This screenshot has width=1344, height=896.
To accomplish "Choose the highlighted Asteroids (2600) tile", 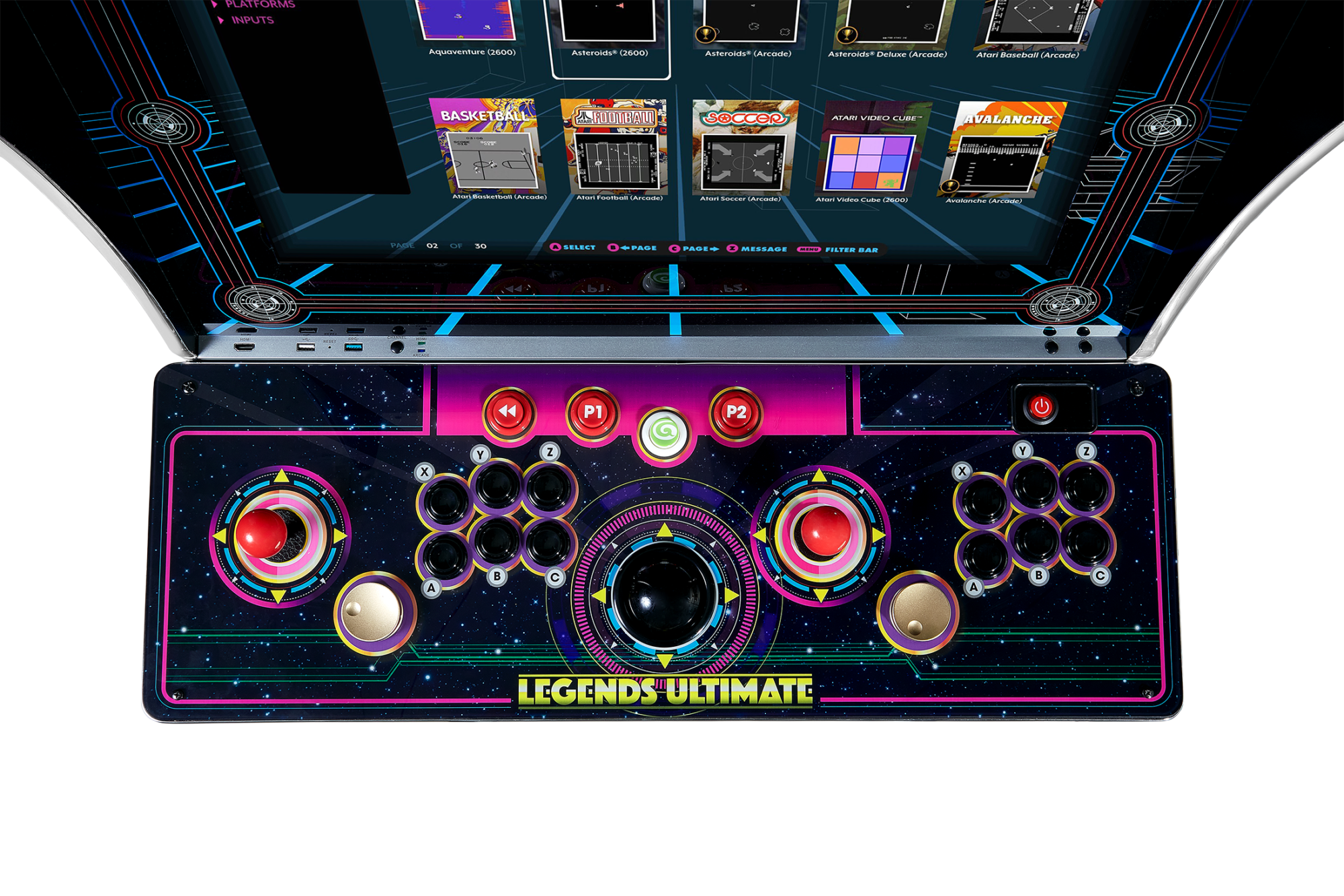I will (x=608, y=24).
